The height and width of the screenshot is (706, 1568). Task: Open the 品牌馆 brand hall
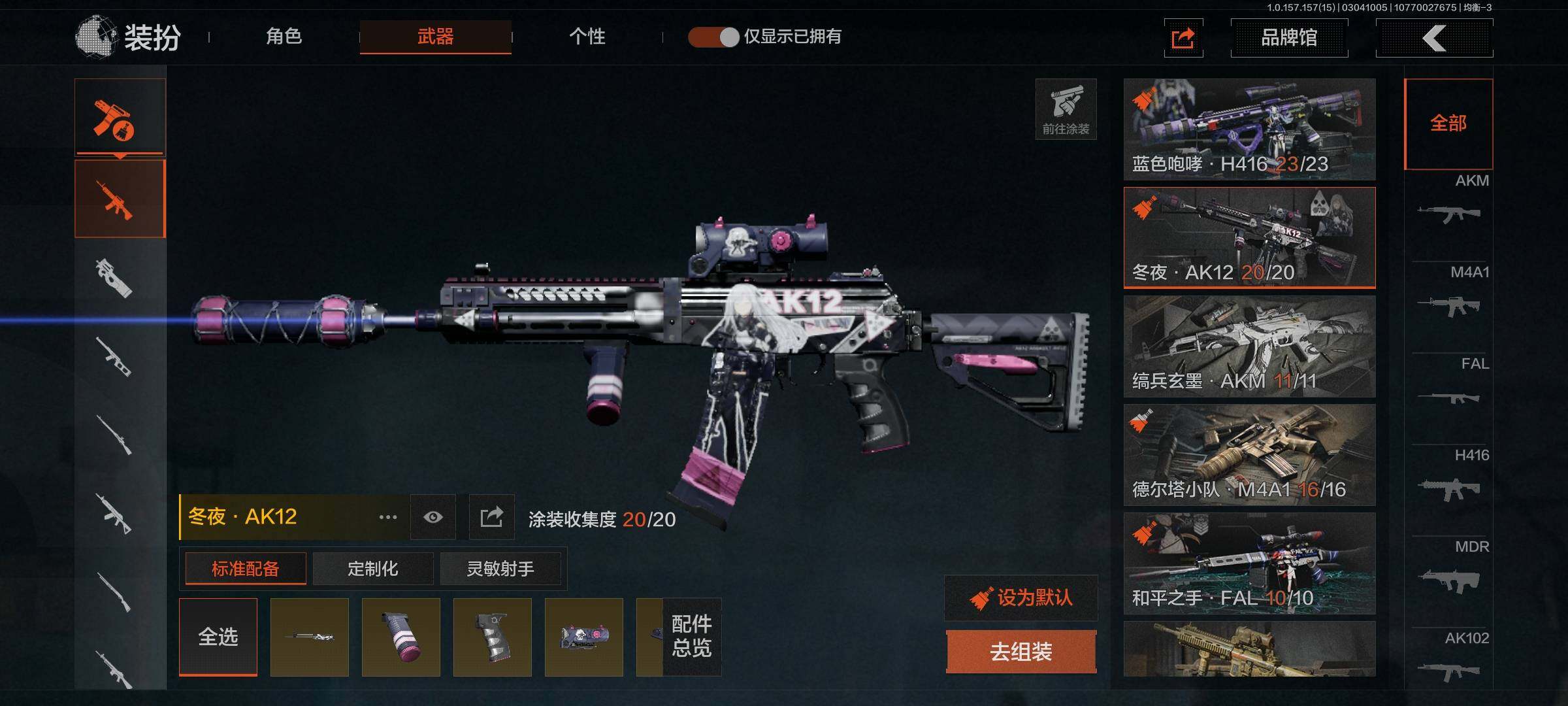click(x=1288, y=38)
